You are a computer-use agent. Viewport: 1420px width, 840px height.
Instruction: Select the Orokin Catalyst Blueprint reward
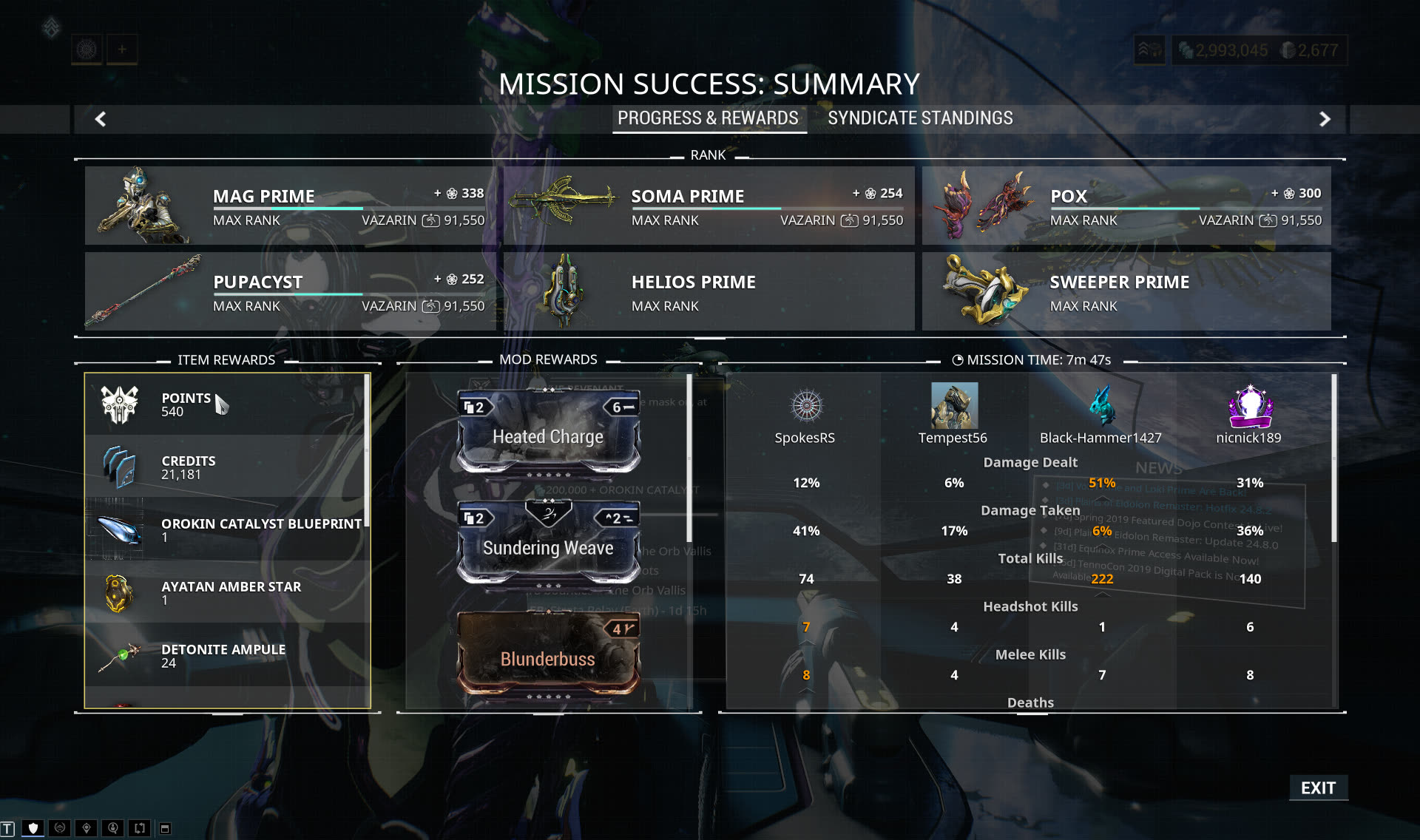(226, 529)
